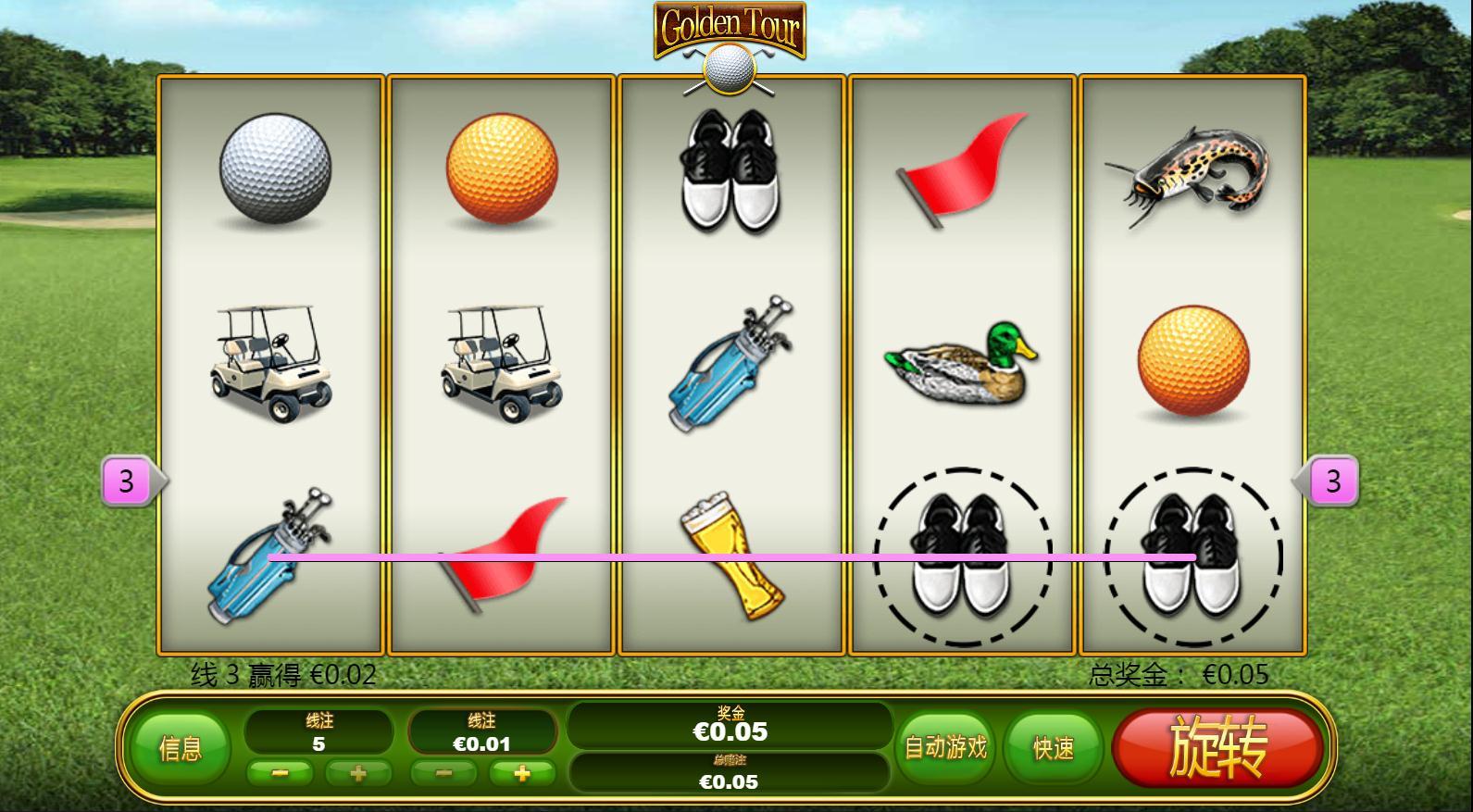Viewport: 1473px width, 812px height.
Task: Increase the line count shown as 5
Action: [358, 773]
